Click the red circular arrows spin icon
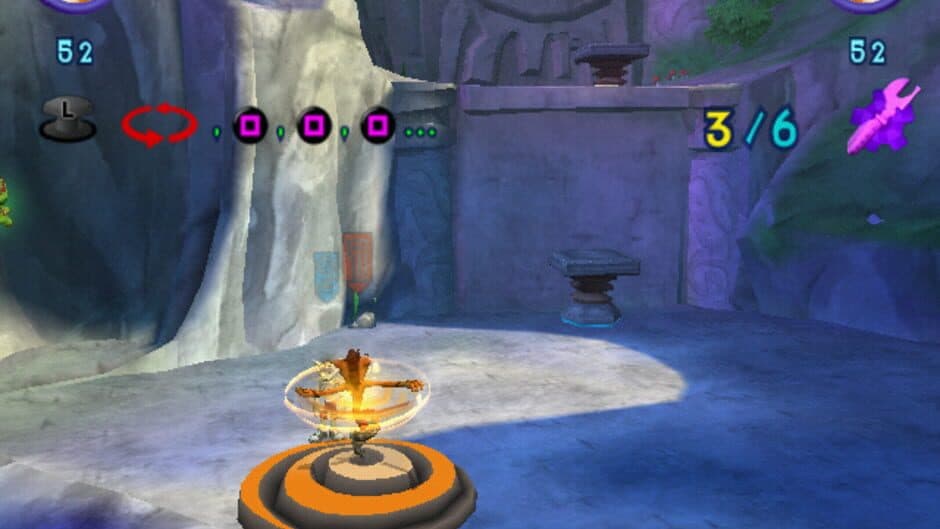The height and width of the screenshot is (529, 940). click(x=160, y=125)
